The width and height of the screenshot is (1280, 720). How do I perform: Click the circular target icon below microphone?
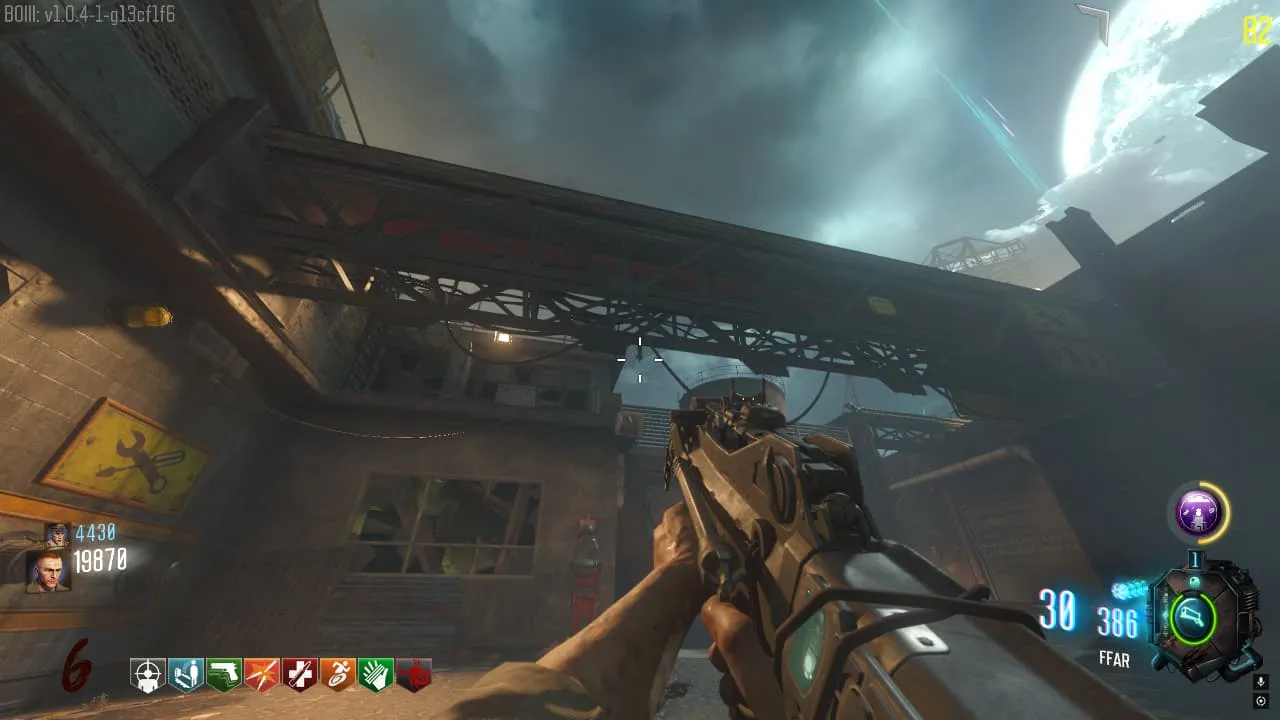point(1261,700)
